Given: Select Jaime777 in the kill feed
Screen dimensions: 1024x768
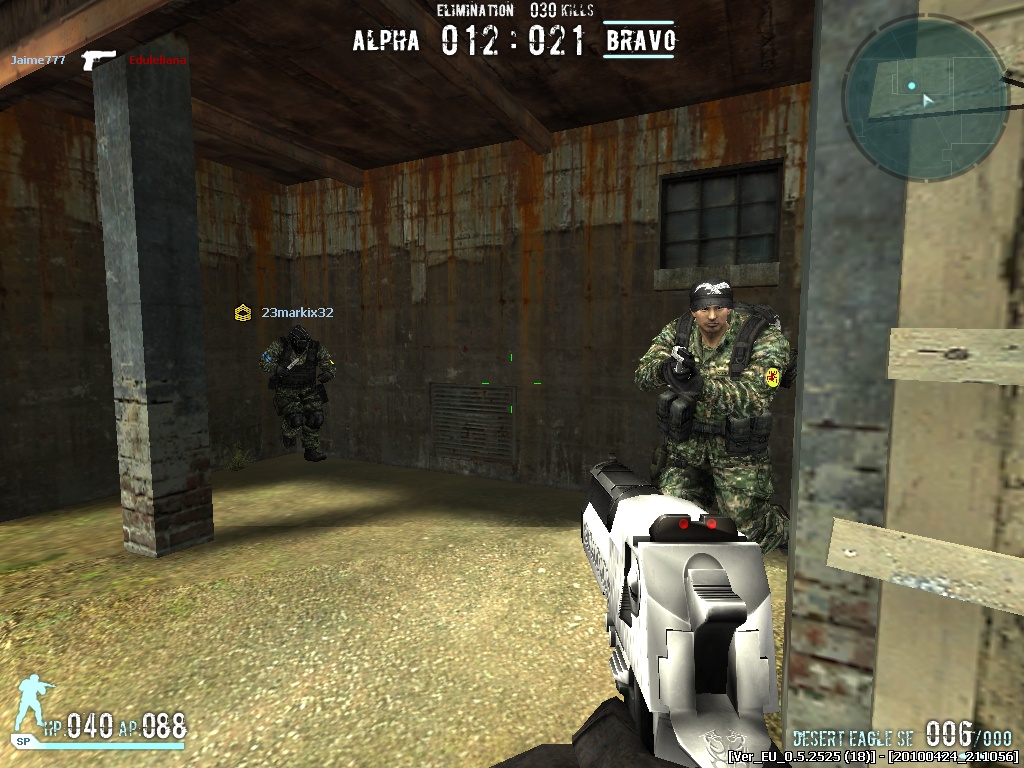Looking at the screenshot, I should tap(38, 60).
